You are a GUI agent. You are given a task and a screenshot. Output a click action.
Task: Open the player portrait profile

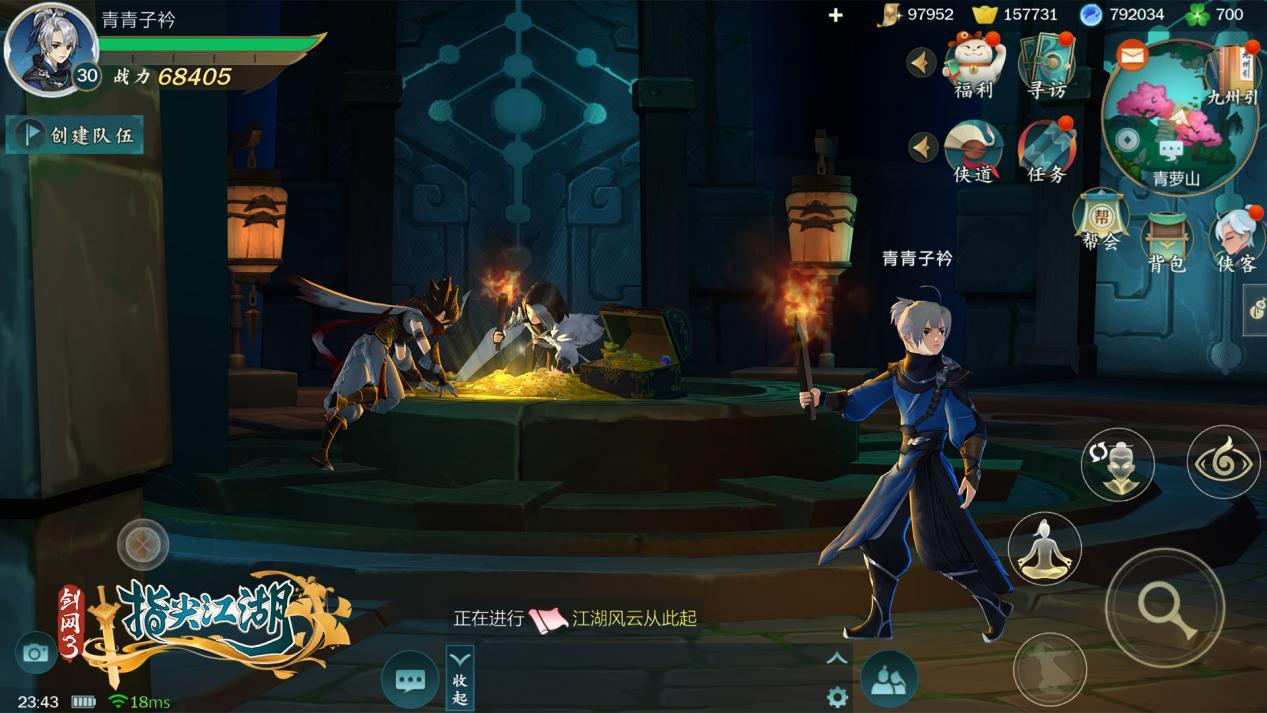tap(50, 47)
